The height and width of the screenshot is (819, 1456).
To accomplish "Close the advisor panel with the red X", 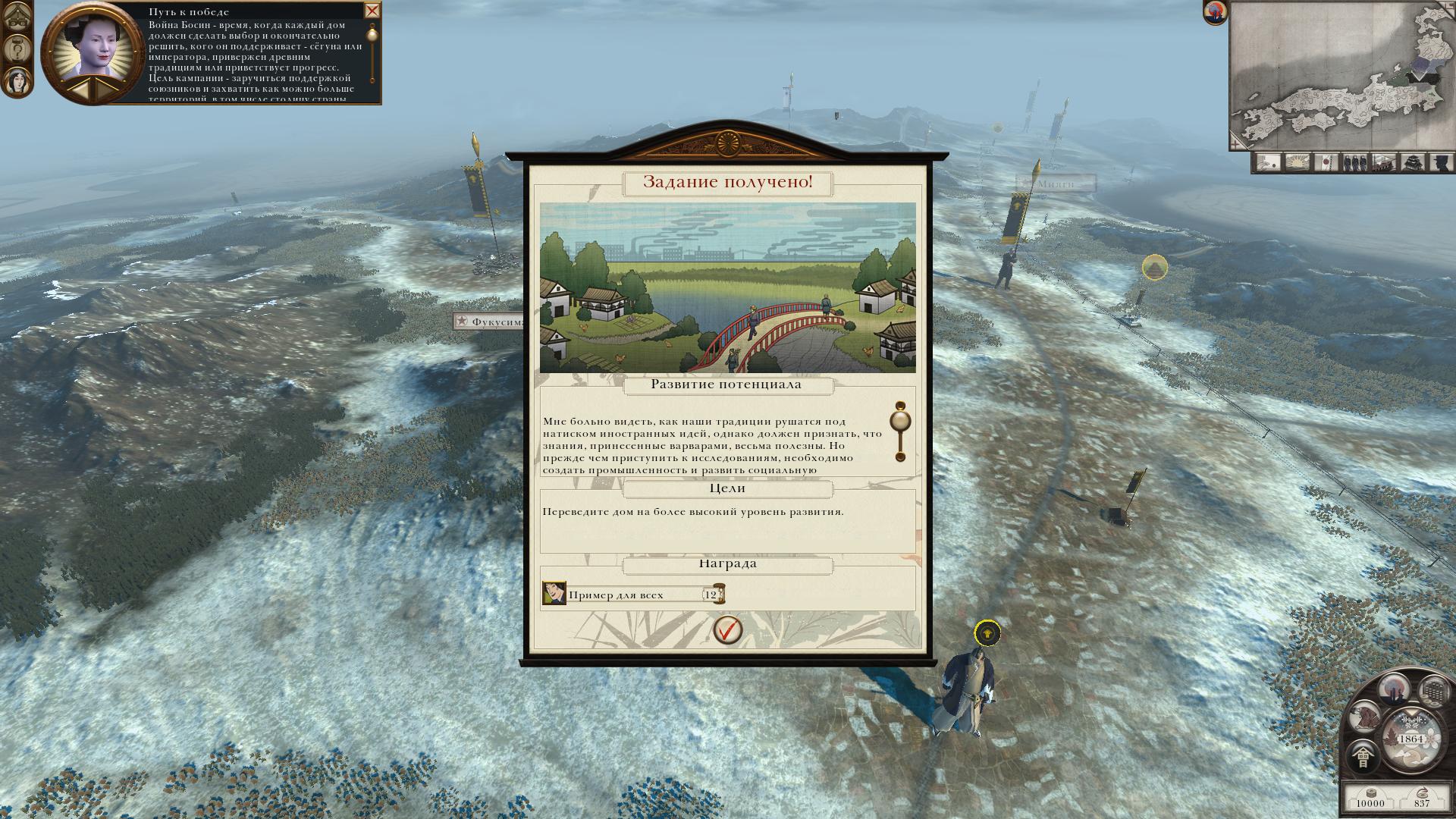I will coord(372,11).
